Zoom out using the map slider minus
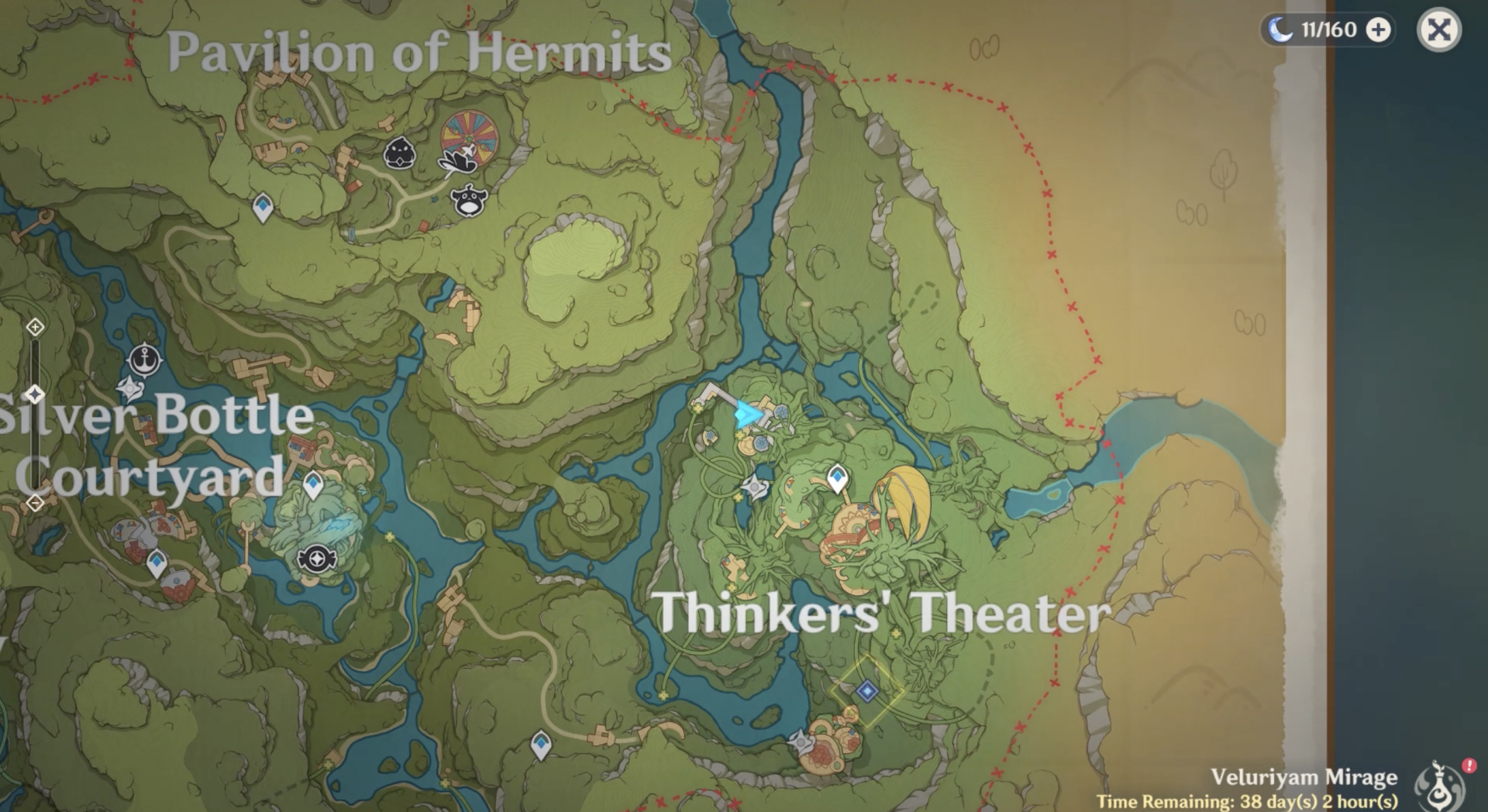This screenshot has width=1488, height=812. (x=35, y=504)
